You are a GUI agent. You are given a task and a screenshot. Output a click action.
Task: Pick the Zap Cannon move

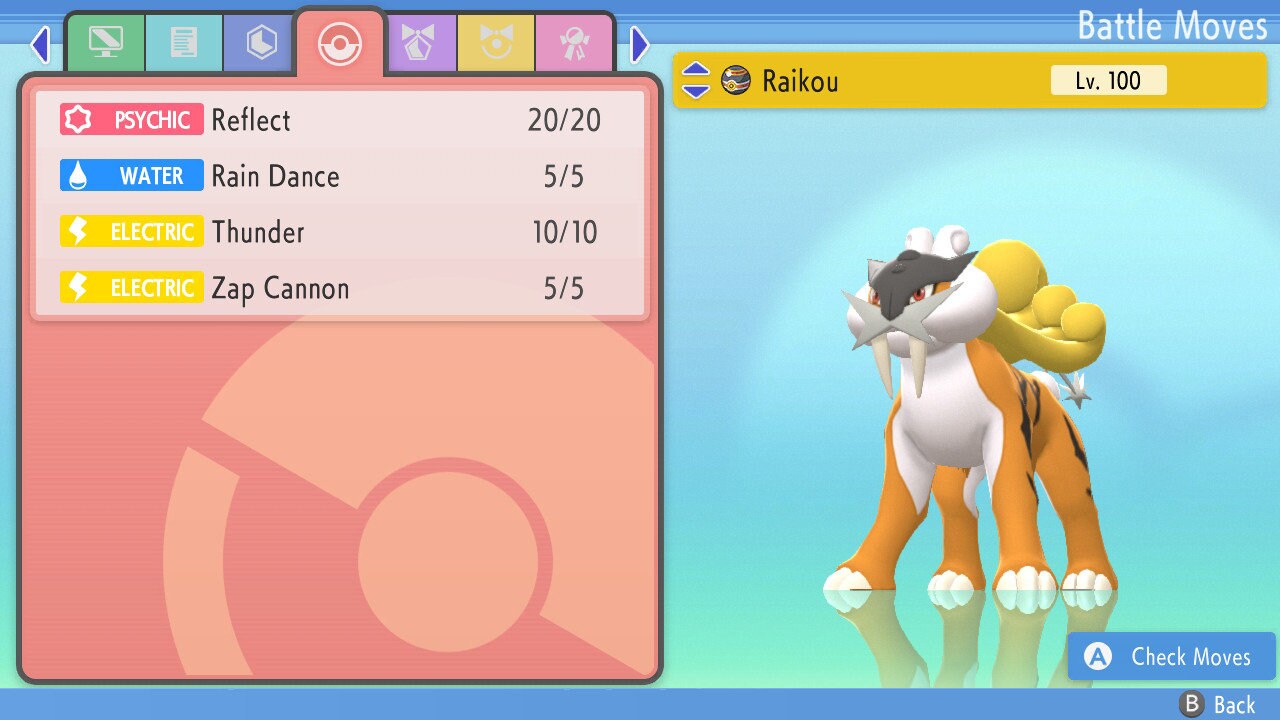340,288
